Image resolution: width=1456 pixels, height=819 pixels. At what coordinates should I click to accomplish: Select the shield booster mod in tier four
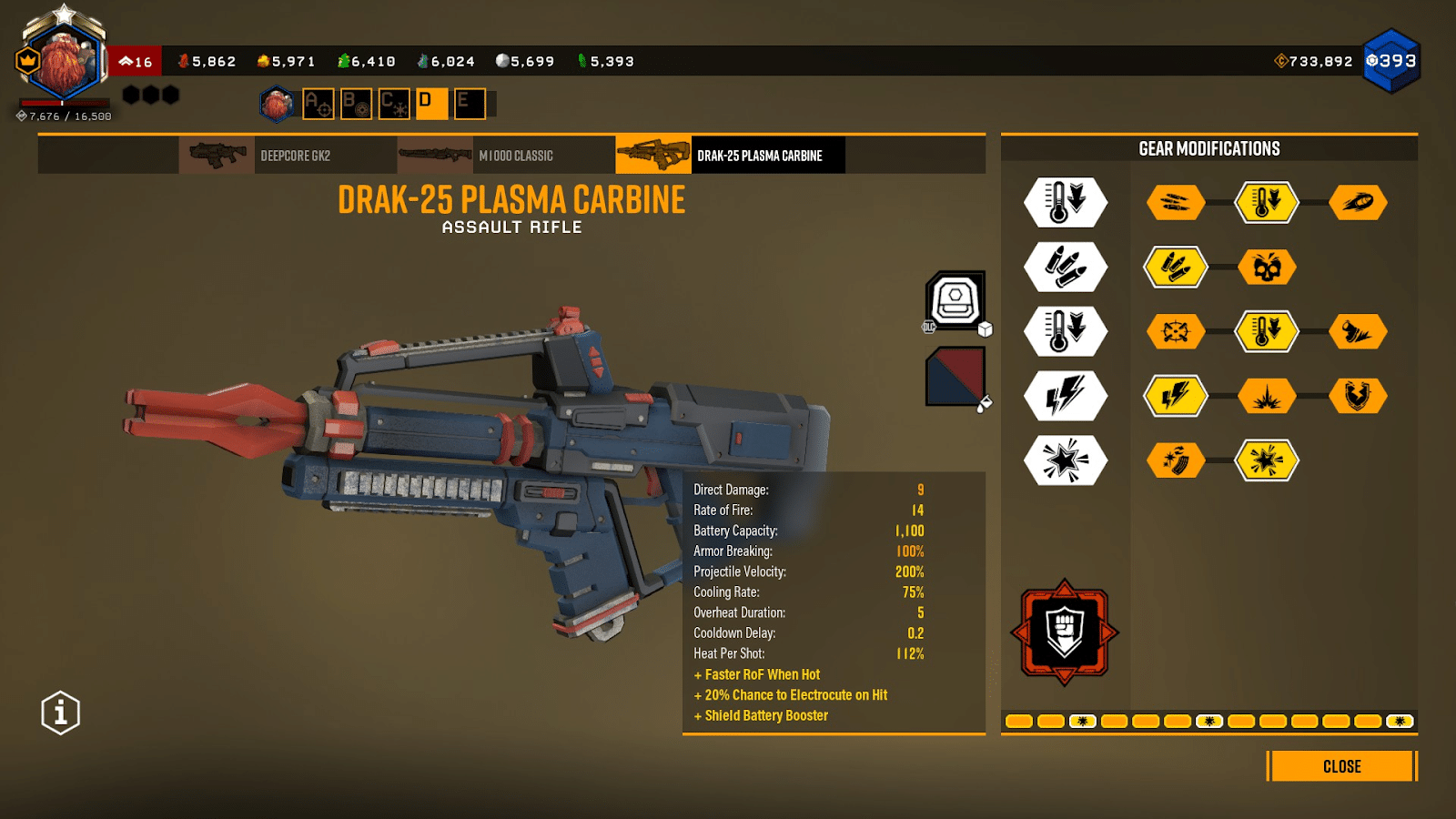(x=1359, y=396)
